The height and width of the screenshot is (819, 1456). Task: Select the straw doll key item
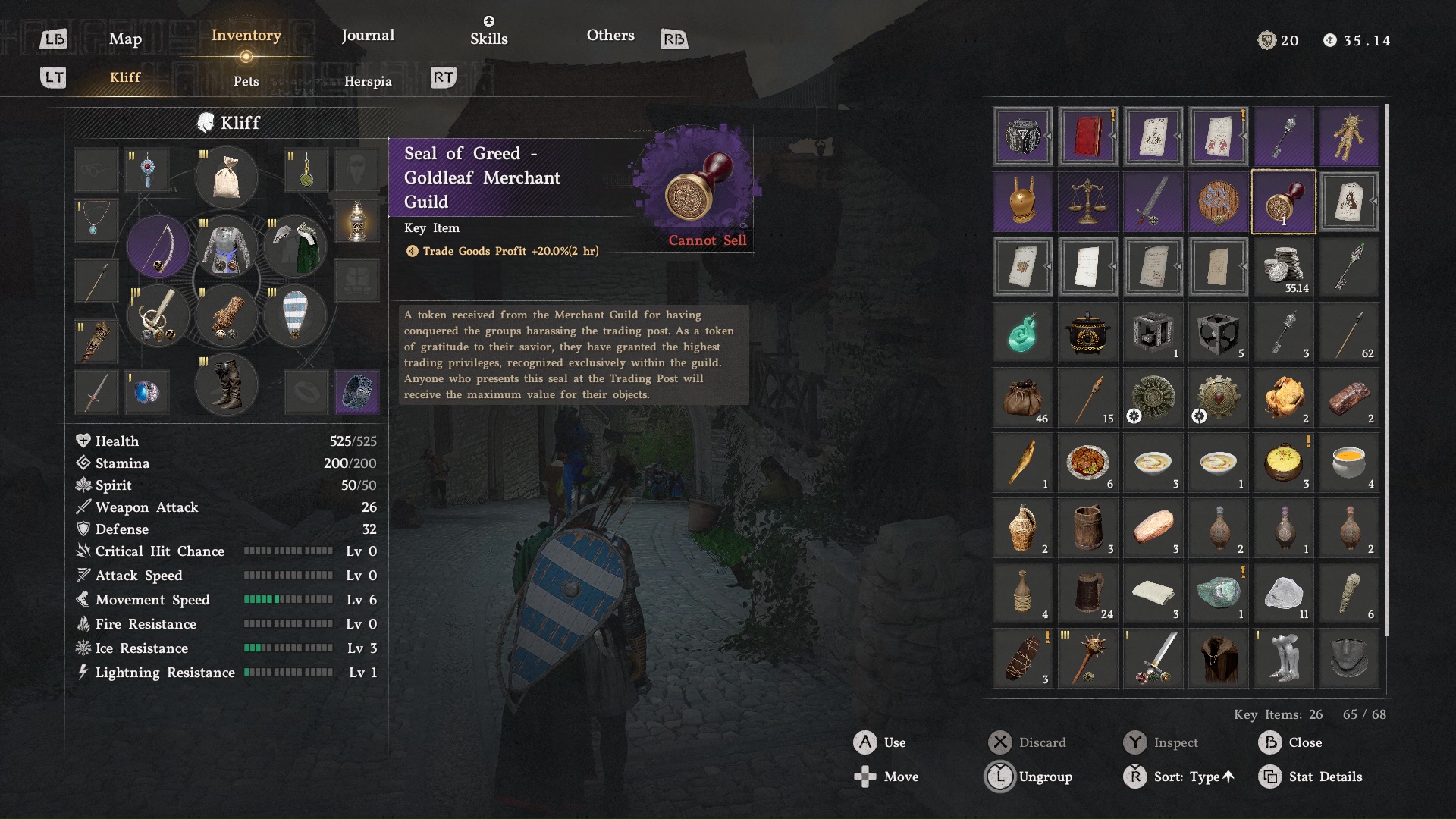(x=1348, y=136)
